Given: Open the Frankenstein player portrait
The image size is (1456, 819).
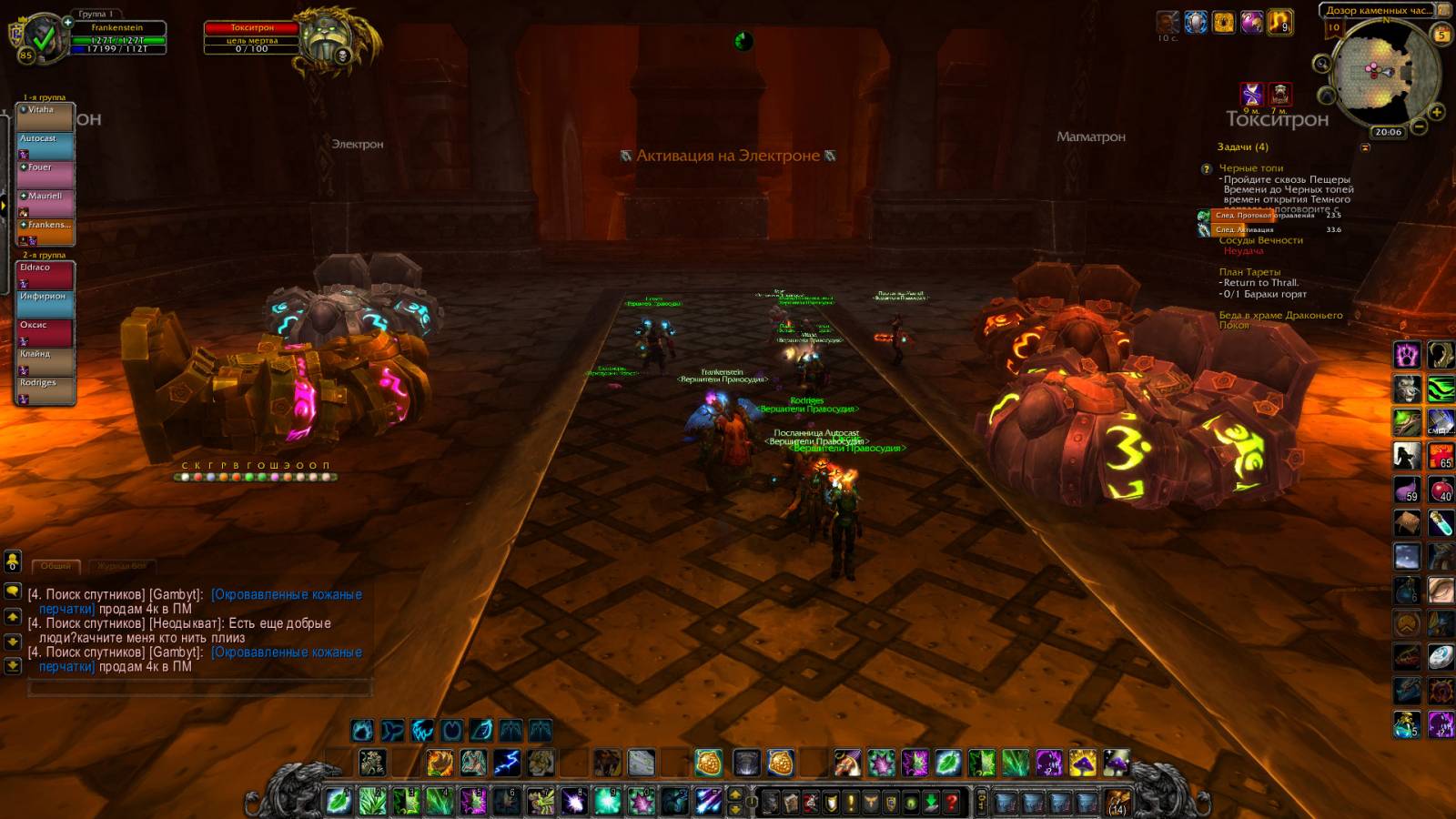Looking at the screenshot, I should [x=43, y=37].
